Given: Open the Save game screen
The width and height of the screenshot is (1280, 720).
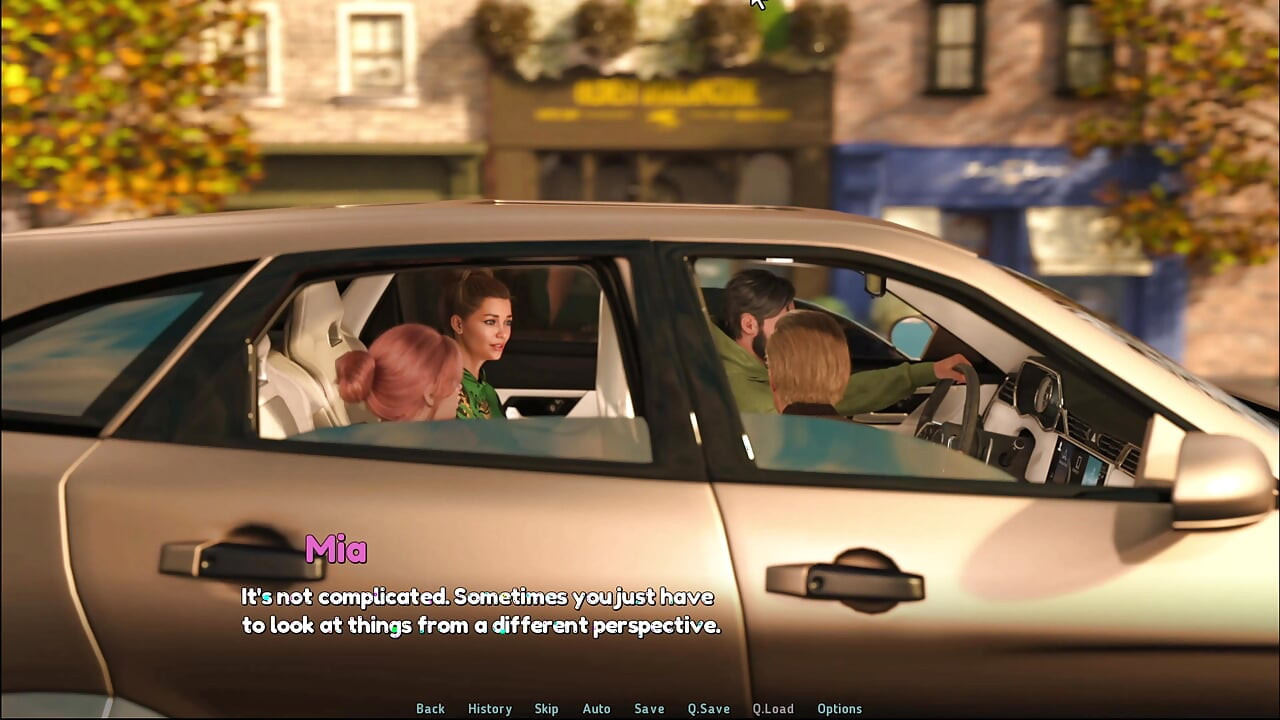Looking at the screenshot, I should (x=649, y=708).
